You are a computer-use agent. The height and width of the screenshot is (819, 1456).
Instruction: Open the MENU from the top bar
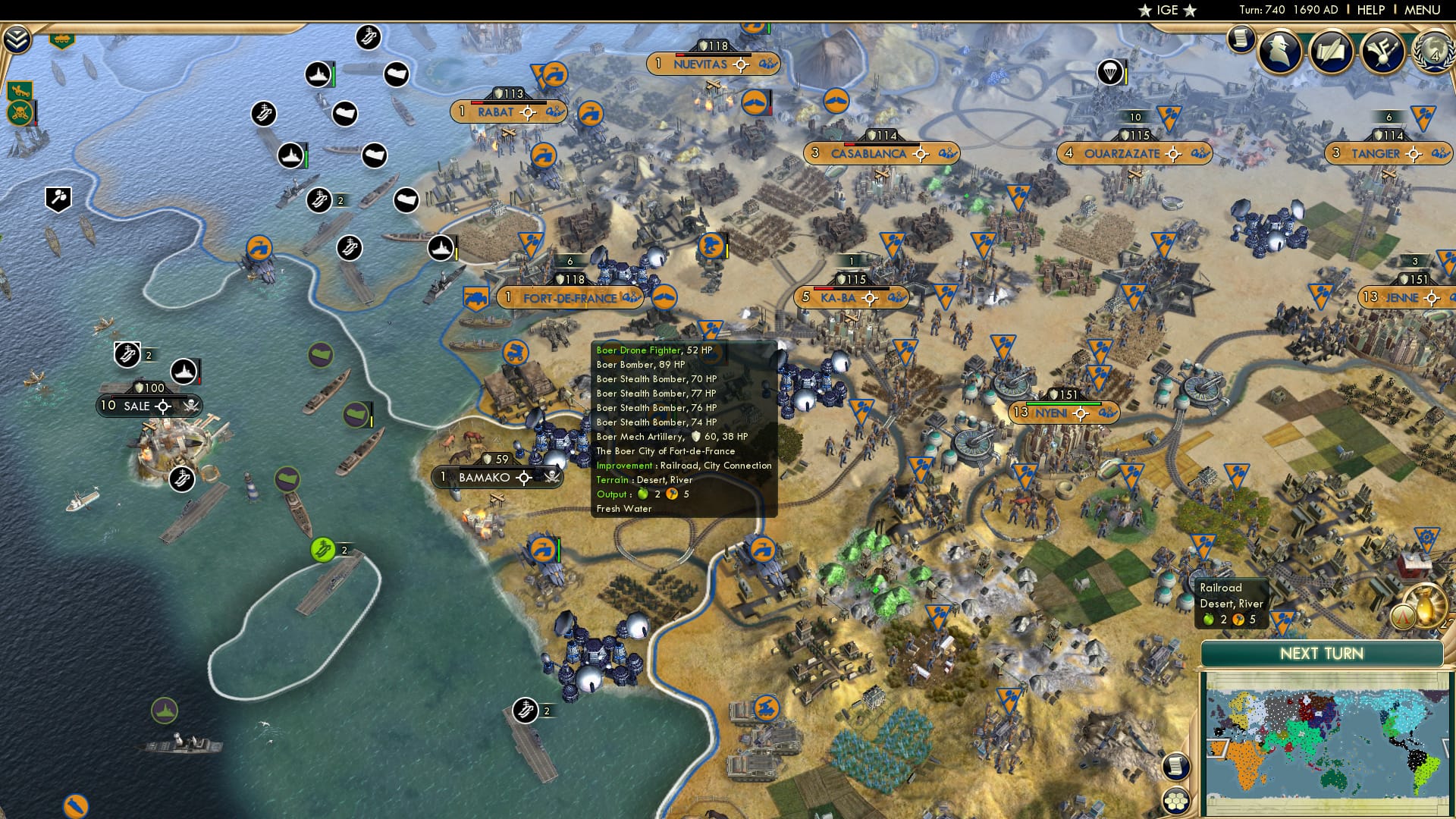coord(1424,9)
